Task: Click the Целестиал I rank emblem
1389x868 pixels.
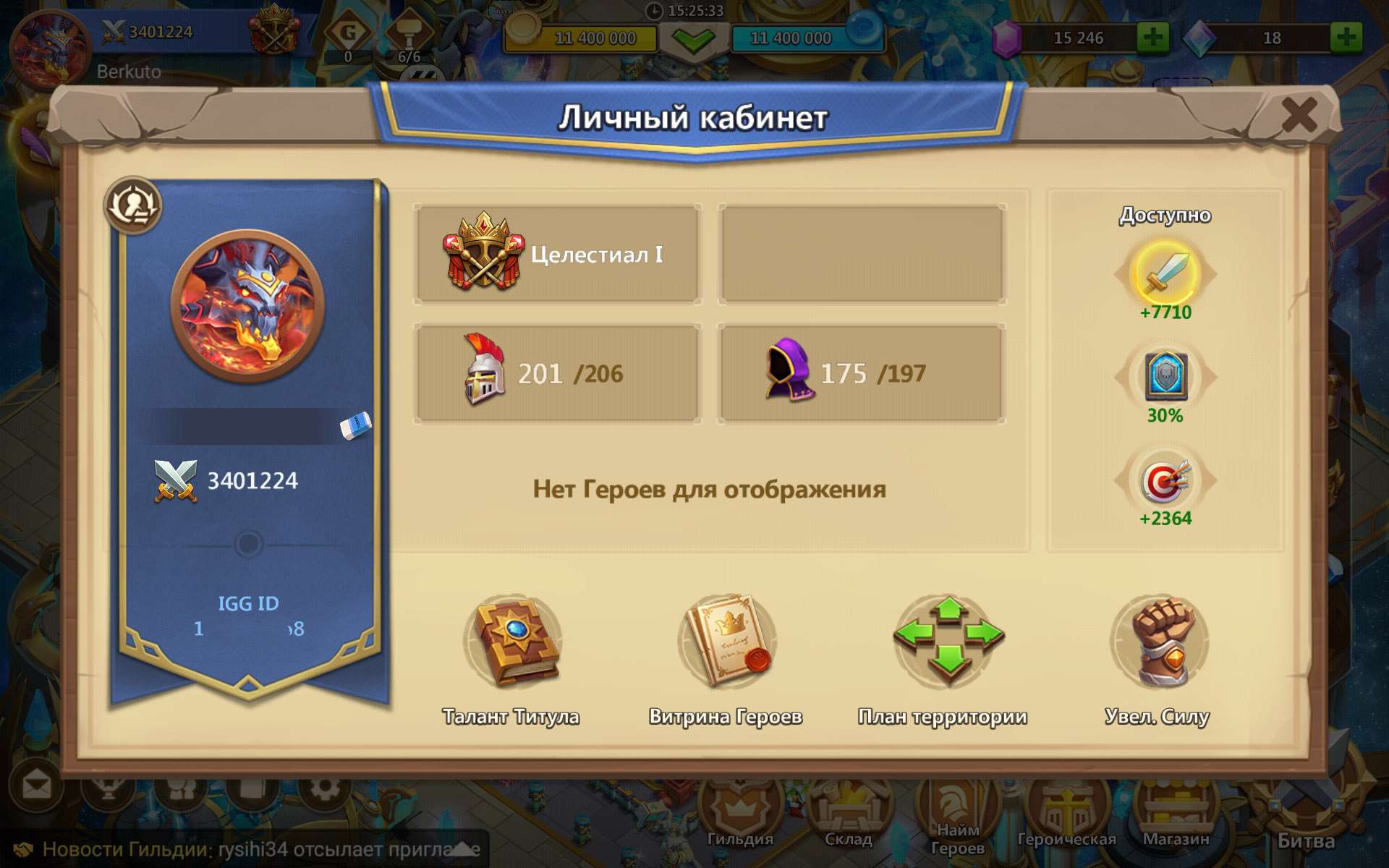Action: tap(480, 253)
